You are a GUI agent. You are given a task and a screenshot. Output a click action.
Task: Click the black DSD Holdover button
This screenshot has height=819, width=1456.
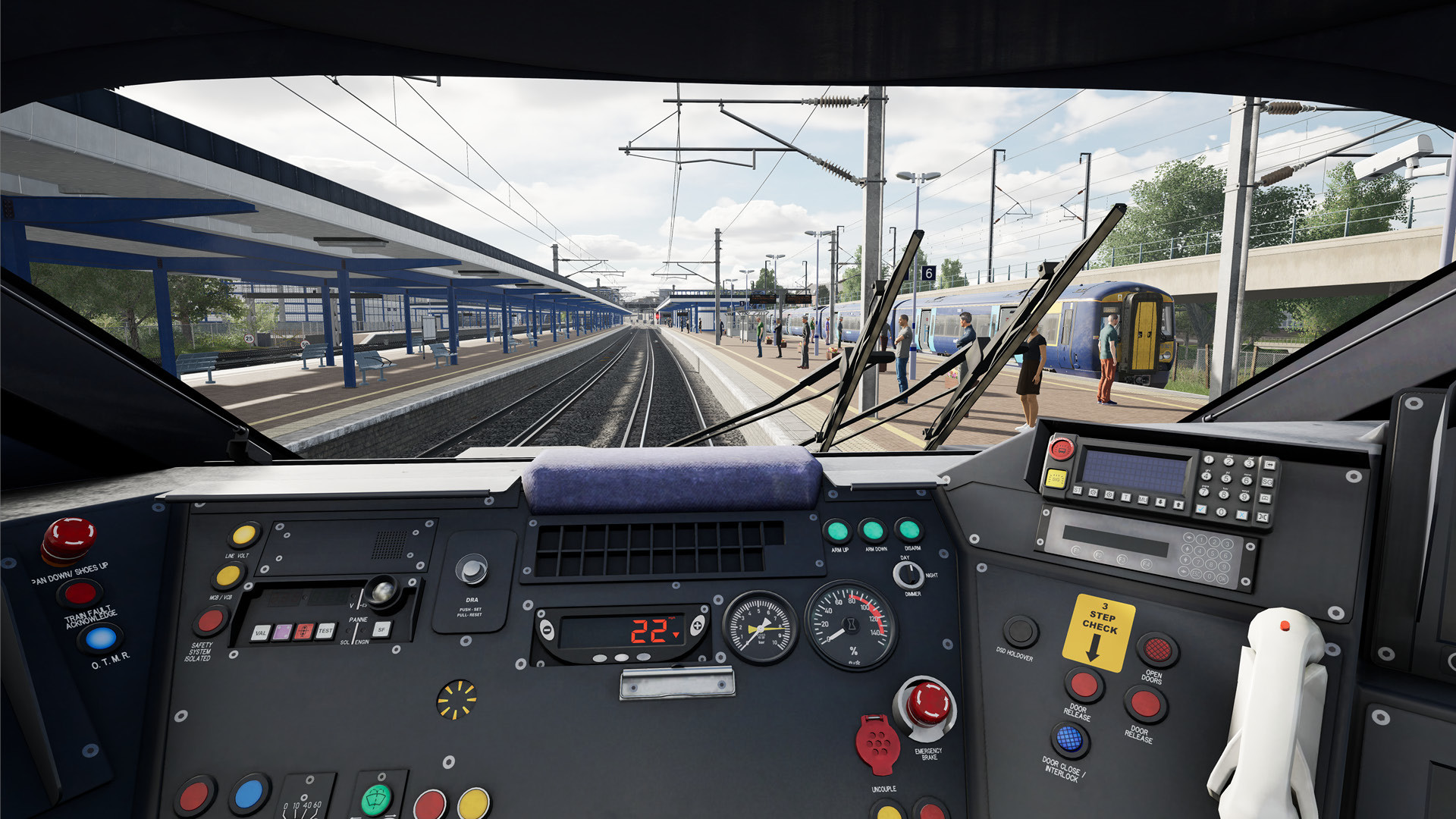click(x=1020, y=631)
